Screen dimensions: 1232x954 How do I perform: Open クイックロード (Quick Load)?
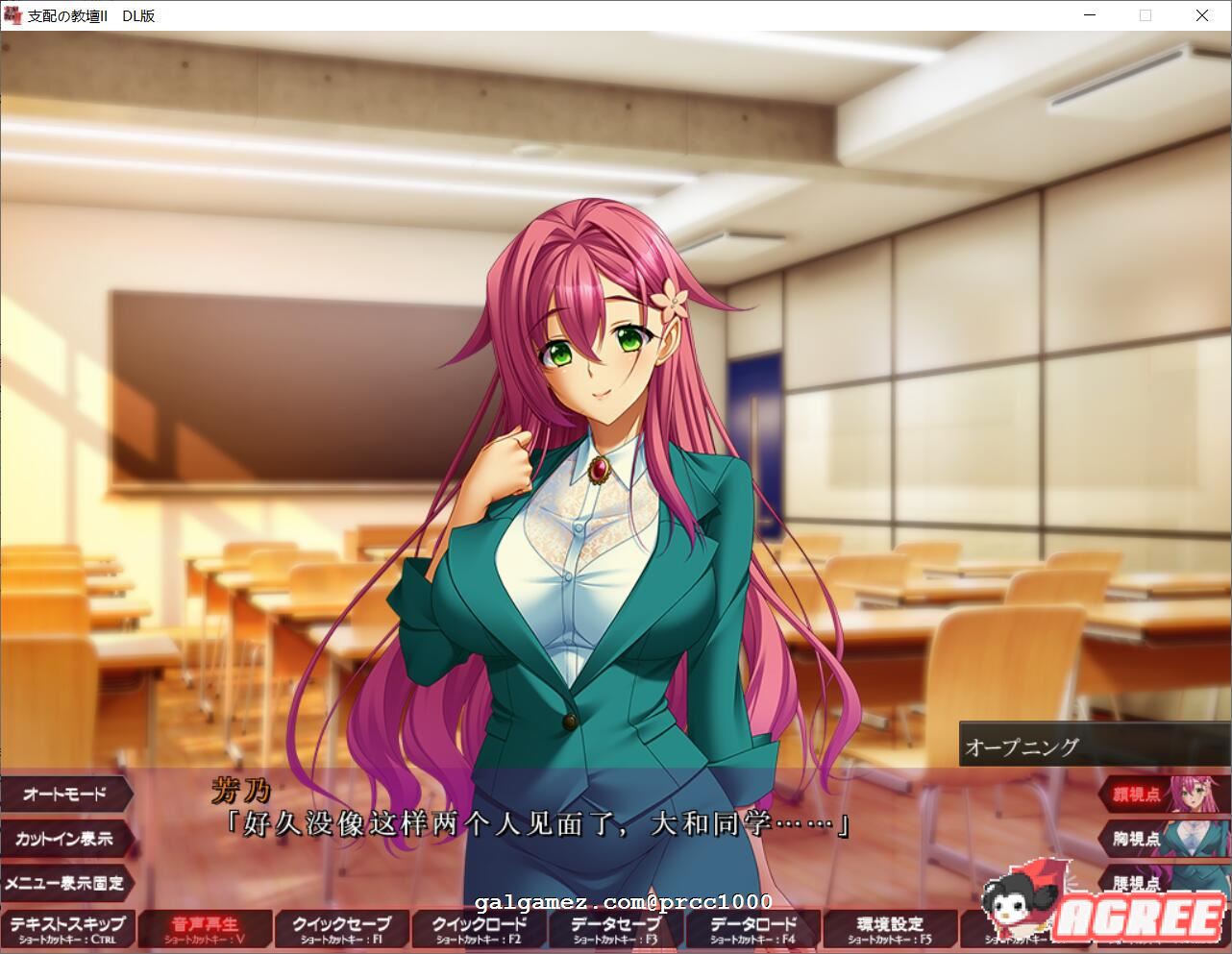tap(479, 928)
